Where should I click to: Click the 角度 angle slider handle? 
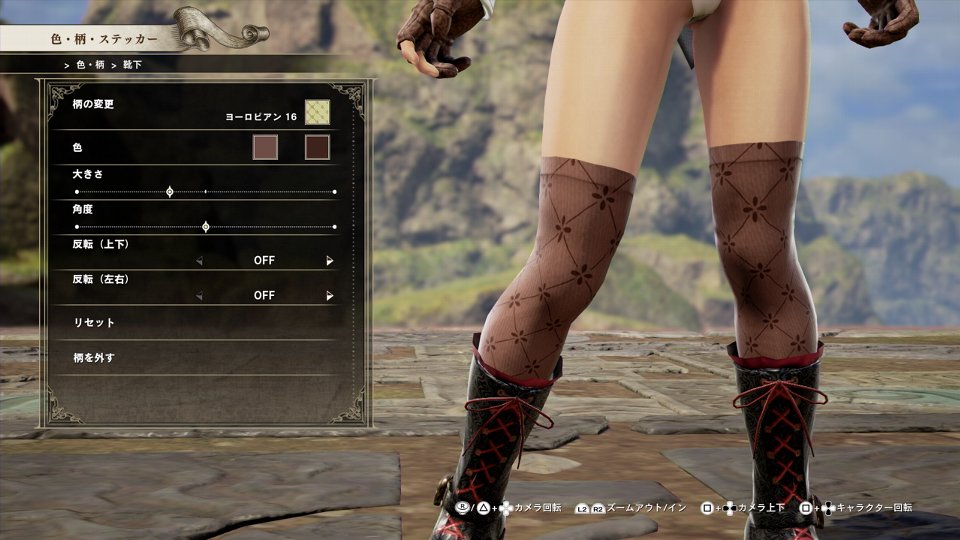tap(206, 227)
